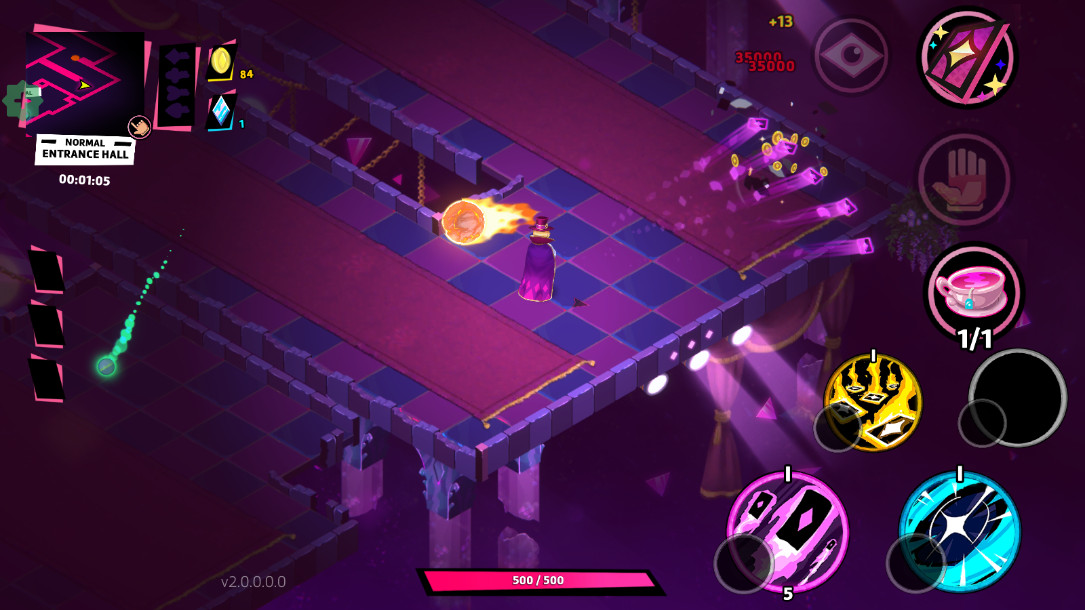Screen dimensions: 1085x610
Task: Throw cards with the pink card ability
Action: (787, 530)
